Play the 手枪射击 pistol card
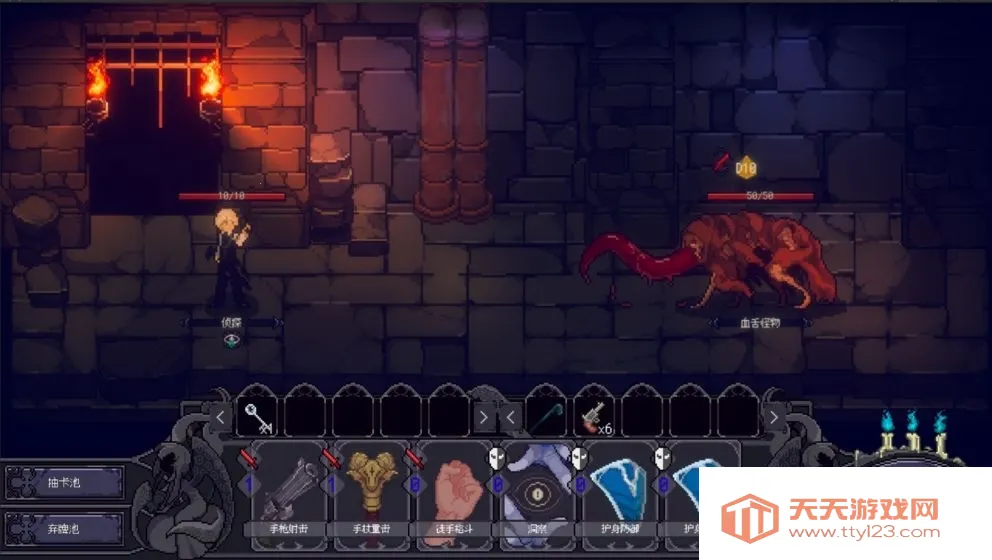Image resolution: width=992 pixels, height=560 pixels. [x=288, y=495]
